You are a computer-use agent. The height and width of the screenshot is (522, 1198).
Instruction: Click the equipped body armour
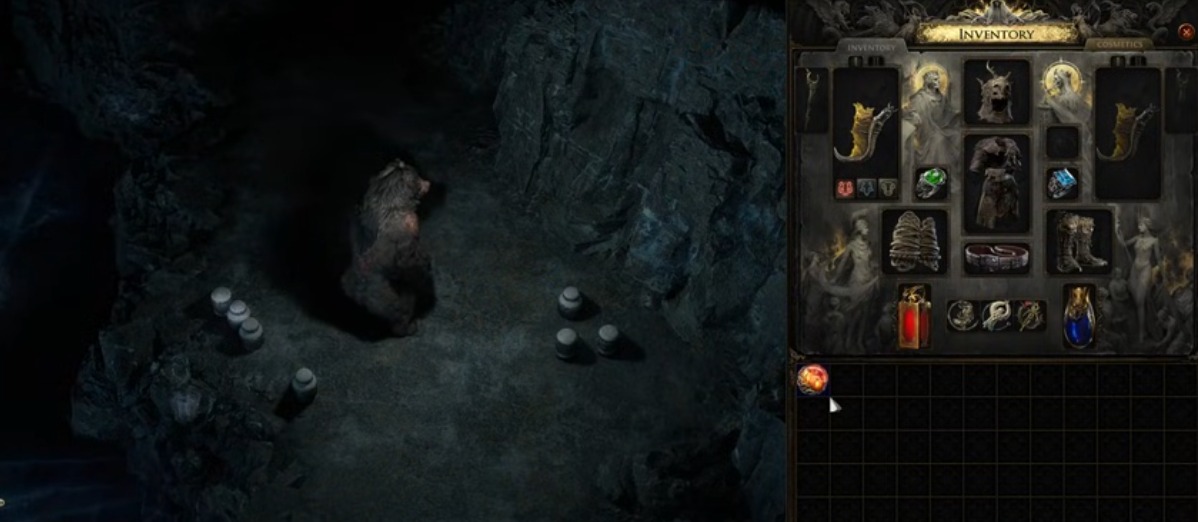pyautogui.click(x=996, y=182)
